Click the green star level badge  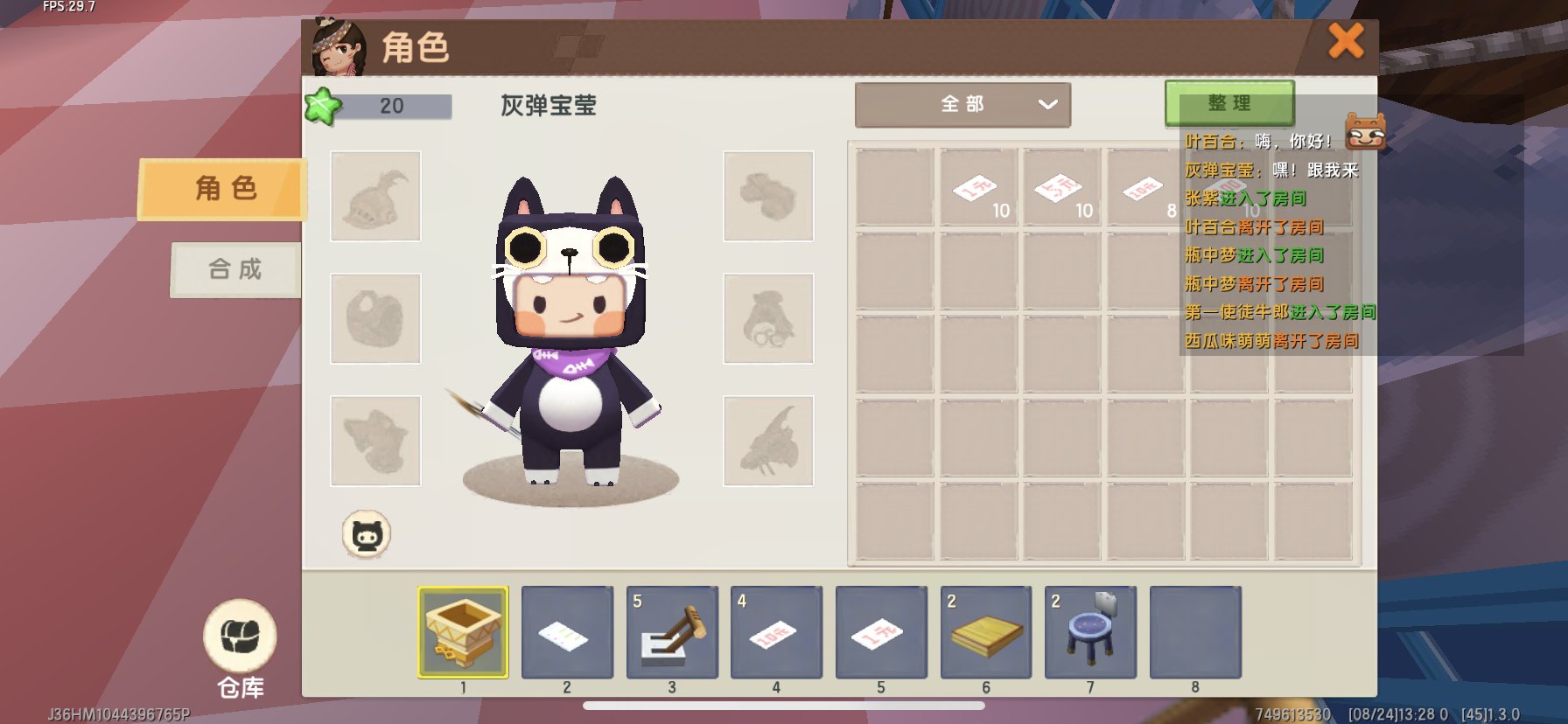coord(322,107)
